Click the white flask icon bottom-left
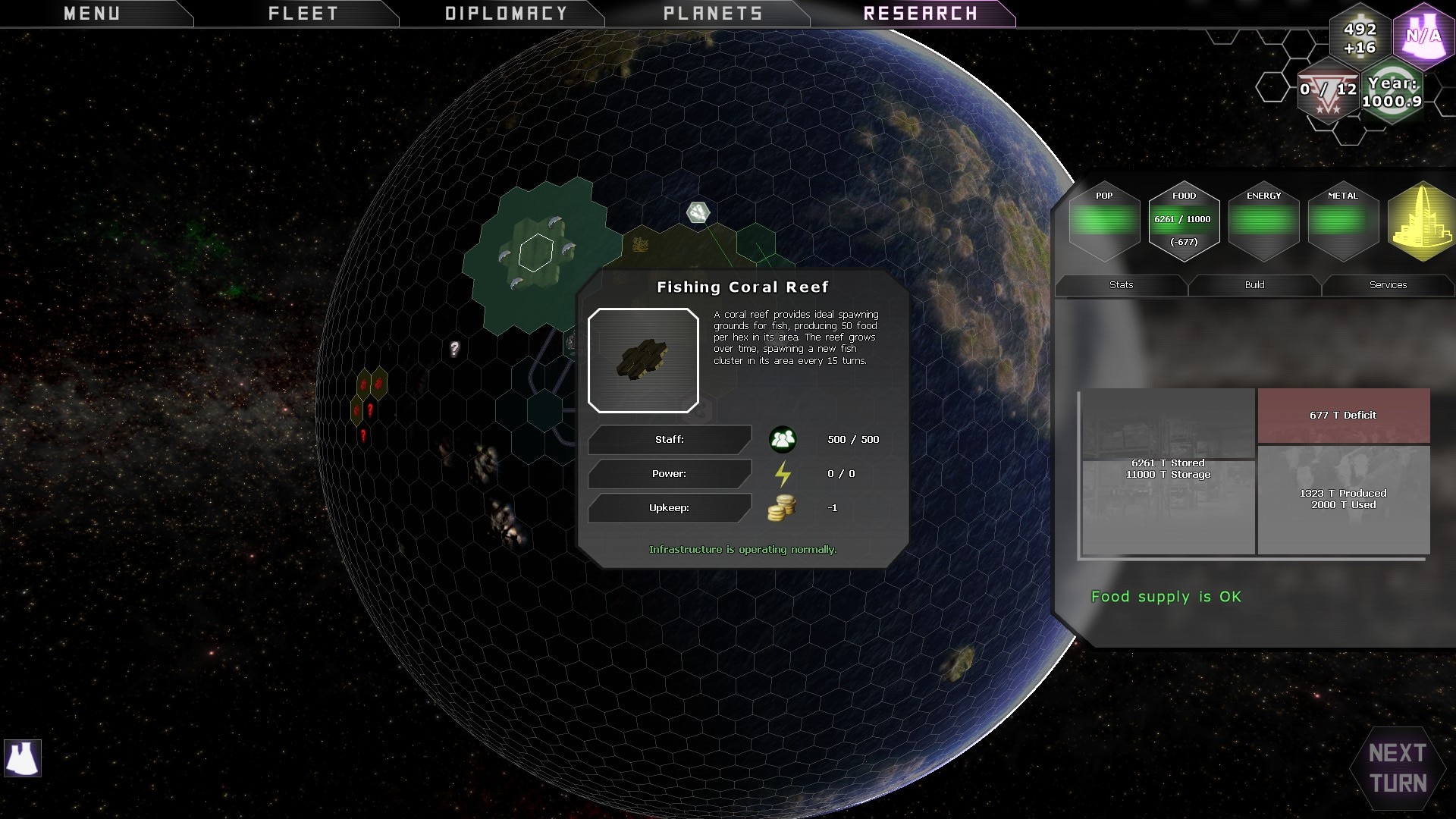This screenshot has height=819, width=1456. coord(23,758)
